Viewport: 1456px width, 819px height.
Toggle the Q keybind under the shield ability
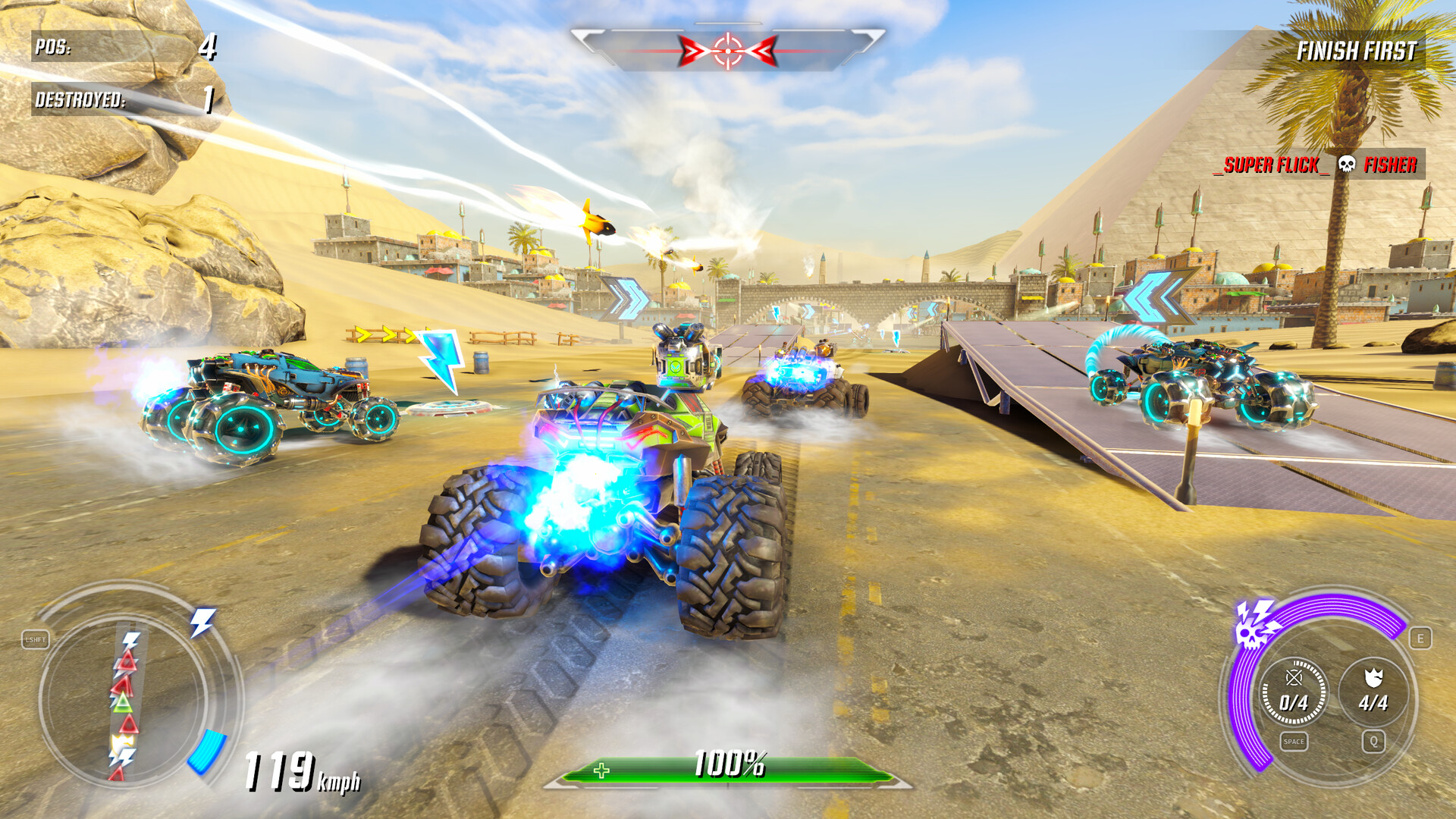1375,741
